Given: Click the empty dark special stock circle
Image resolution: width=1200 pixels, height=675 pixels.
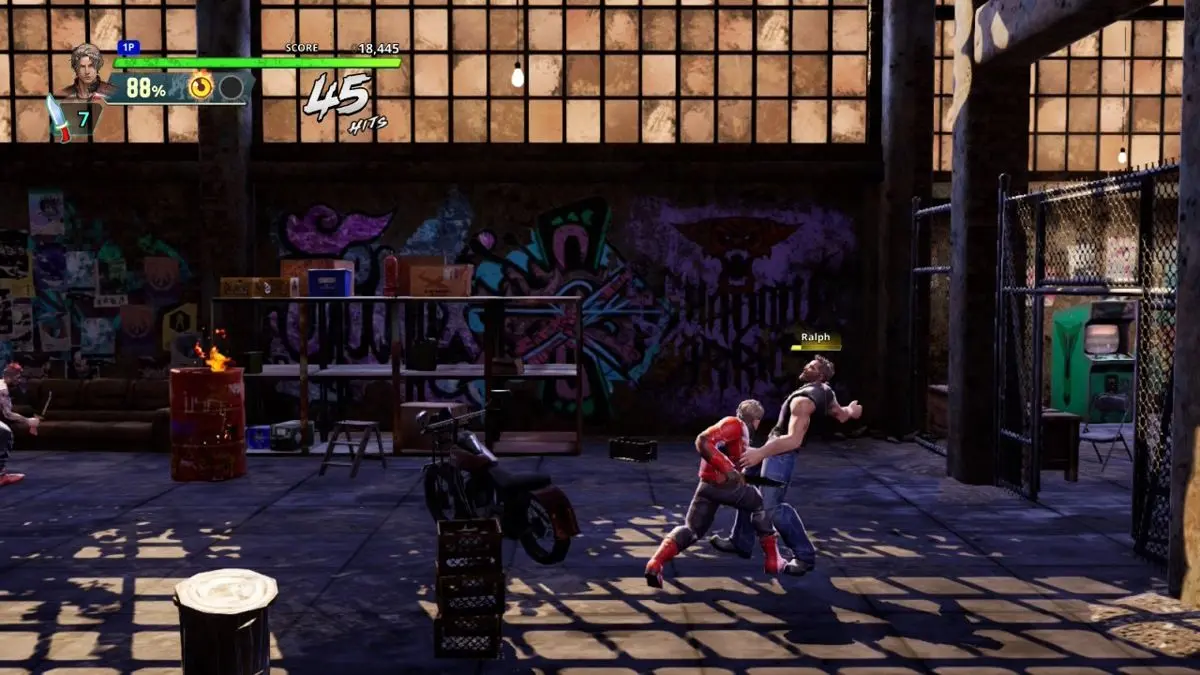Looking at the screenshot, I should [231, 87].
